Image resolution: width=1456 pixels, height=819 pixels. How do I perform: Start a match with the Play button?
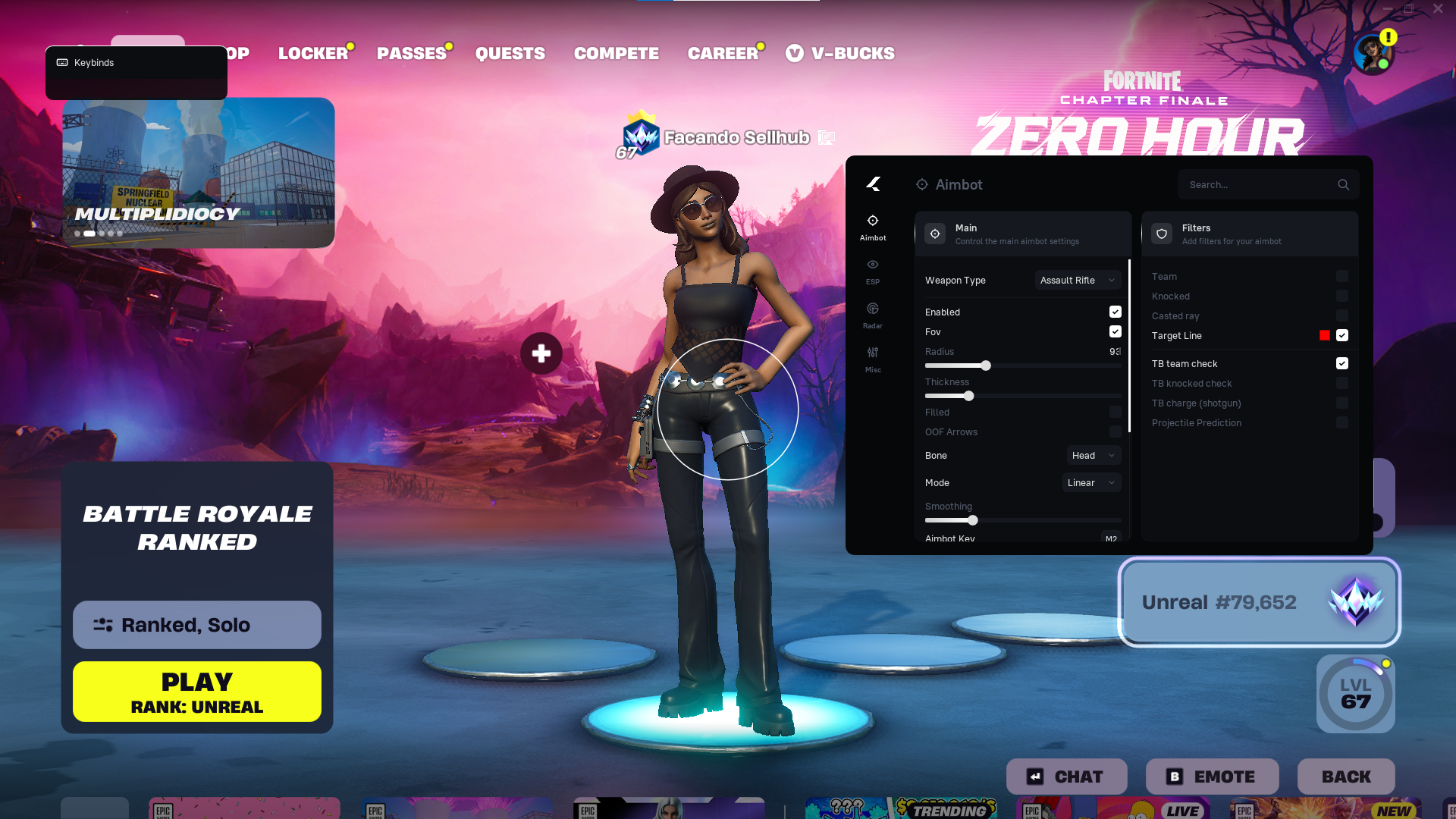pyautogui.click(x=197, y=692)
